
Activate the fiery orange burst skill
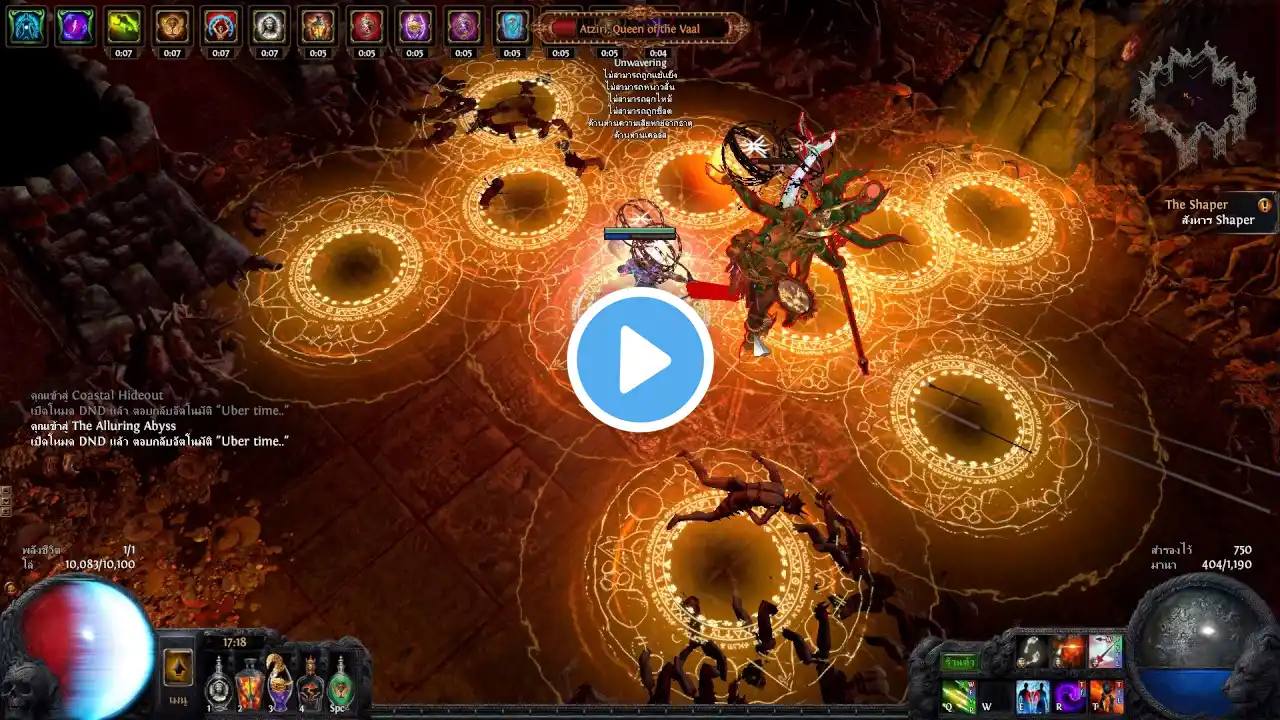pyautogui.click(x=1070, y=652)
